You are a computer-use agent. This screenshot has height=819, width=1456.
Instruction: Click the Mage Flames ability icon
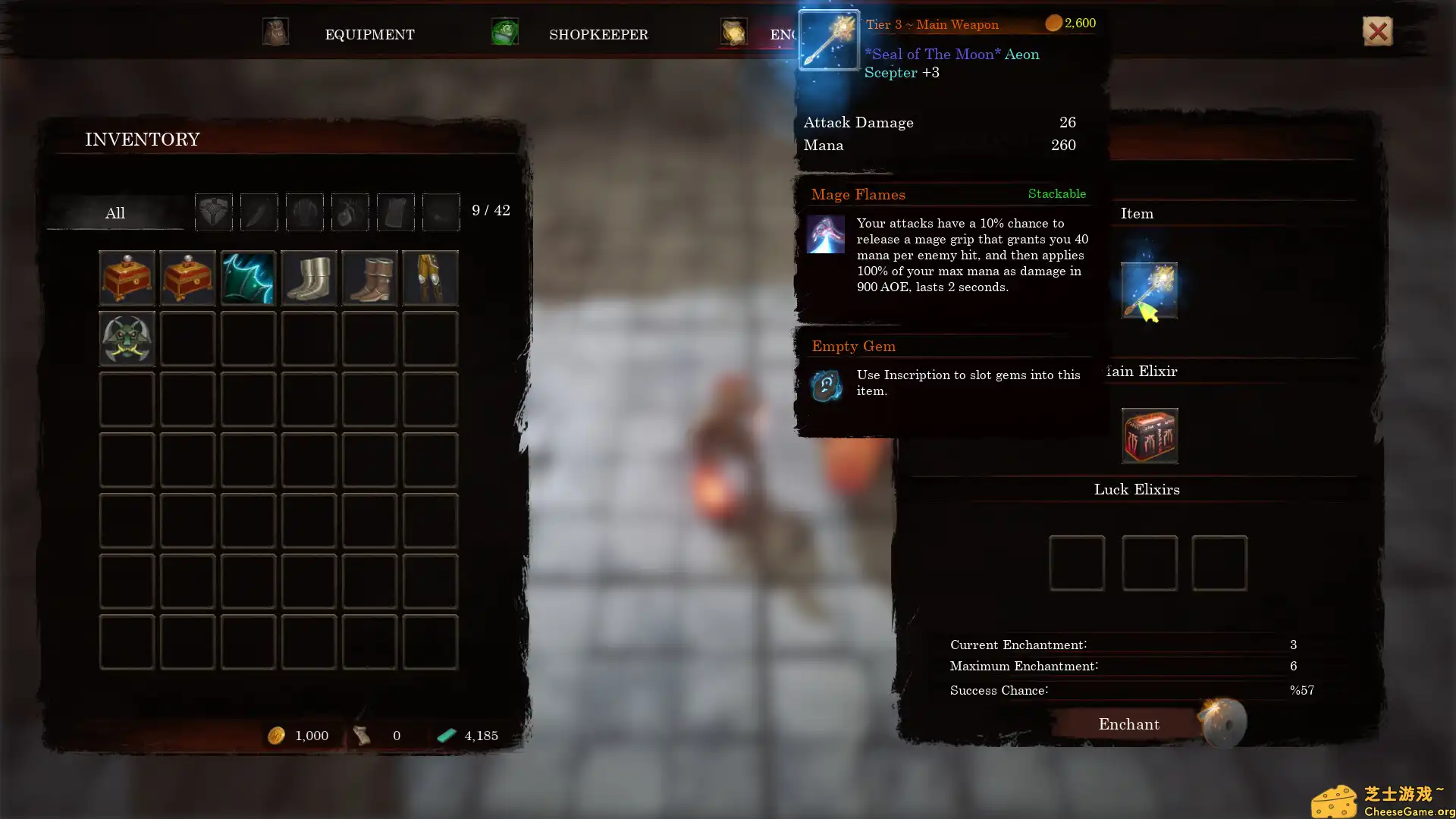point(827,234)
